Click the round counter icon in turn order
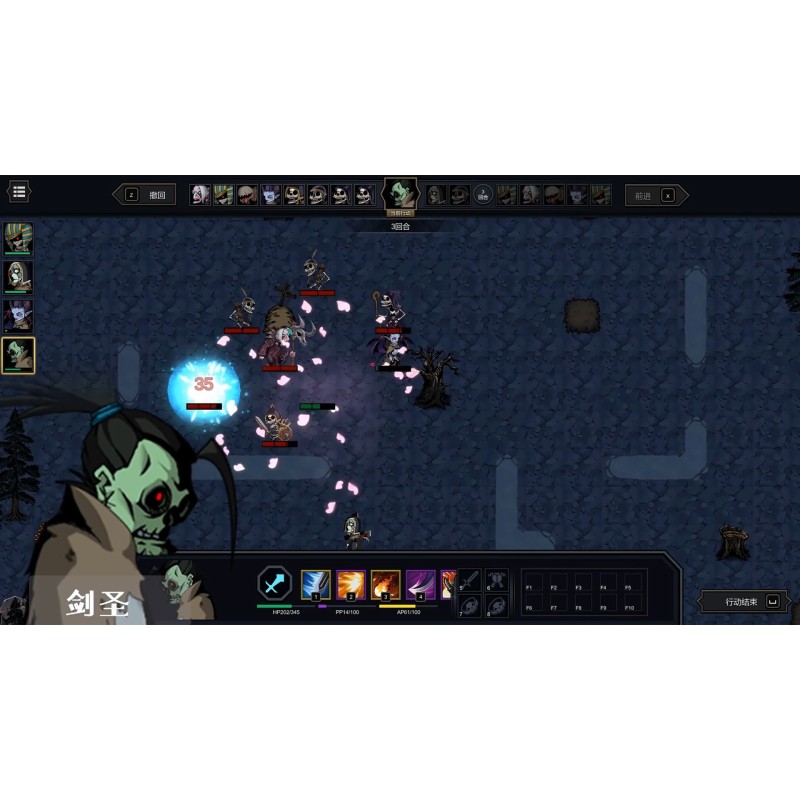Screen dimensions: 800x800 coord(483,195)
